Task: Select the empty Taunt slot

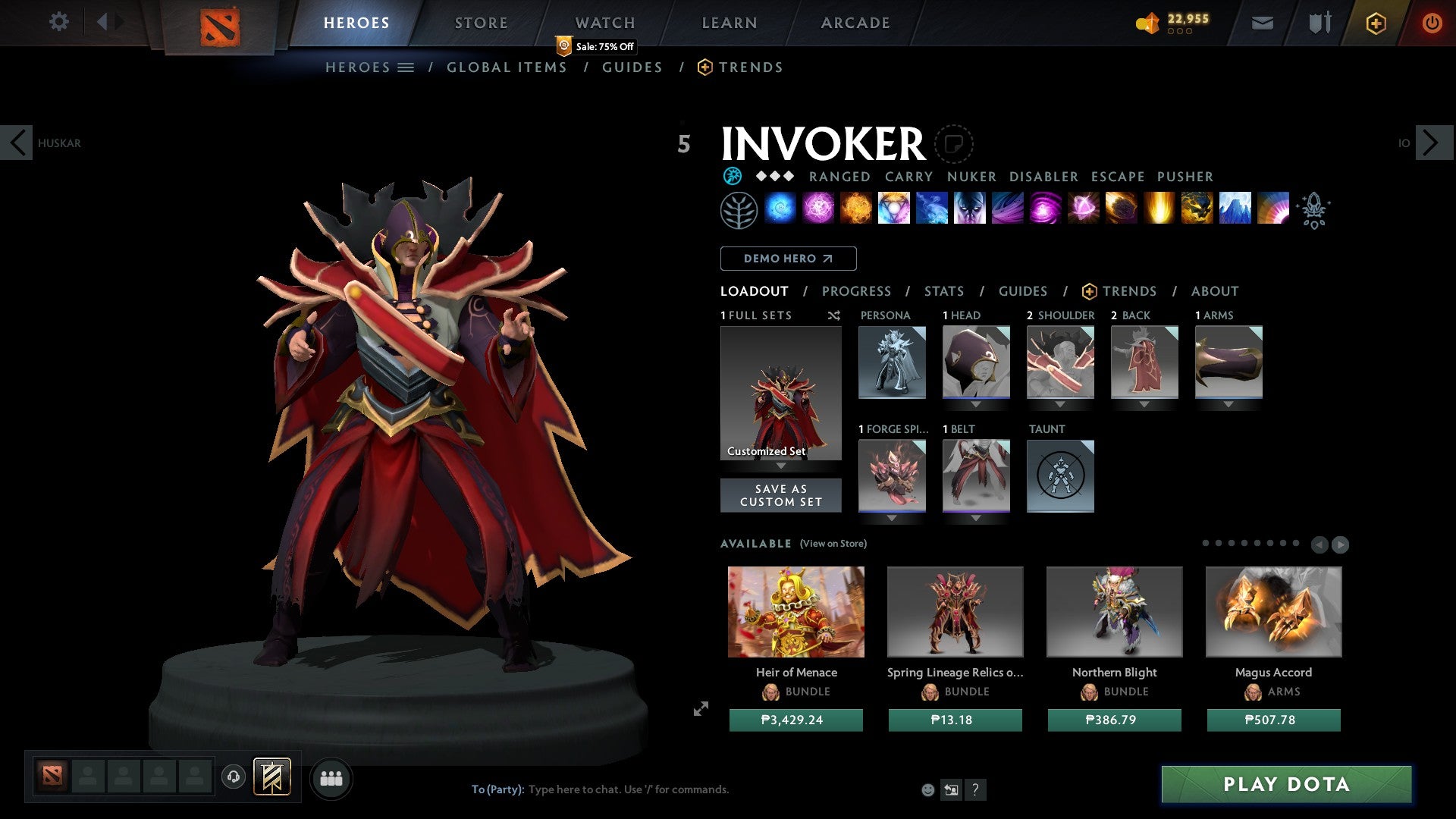Action: point(1060,476)
